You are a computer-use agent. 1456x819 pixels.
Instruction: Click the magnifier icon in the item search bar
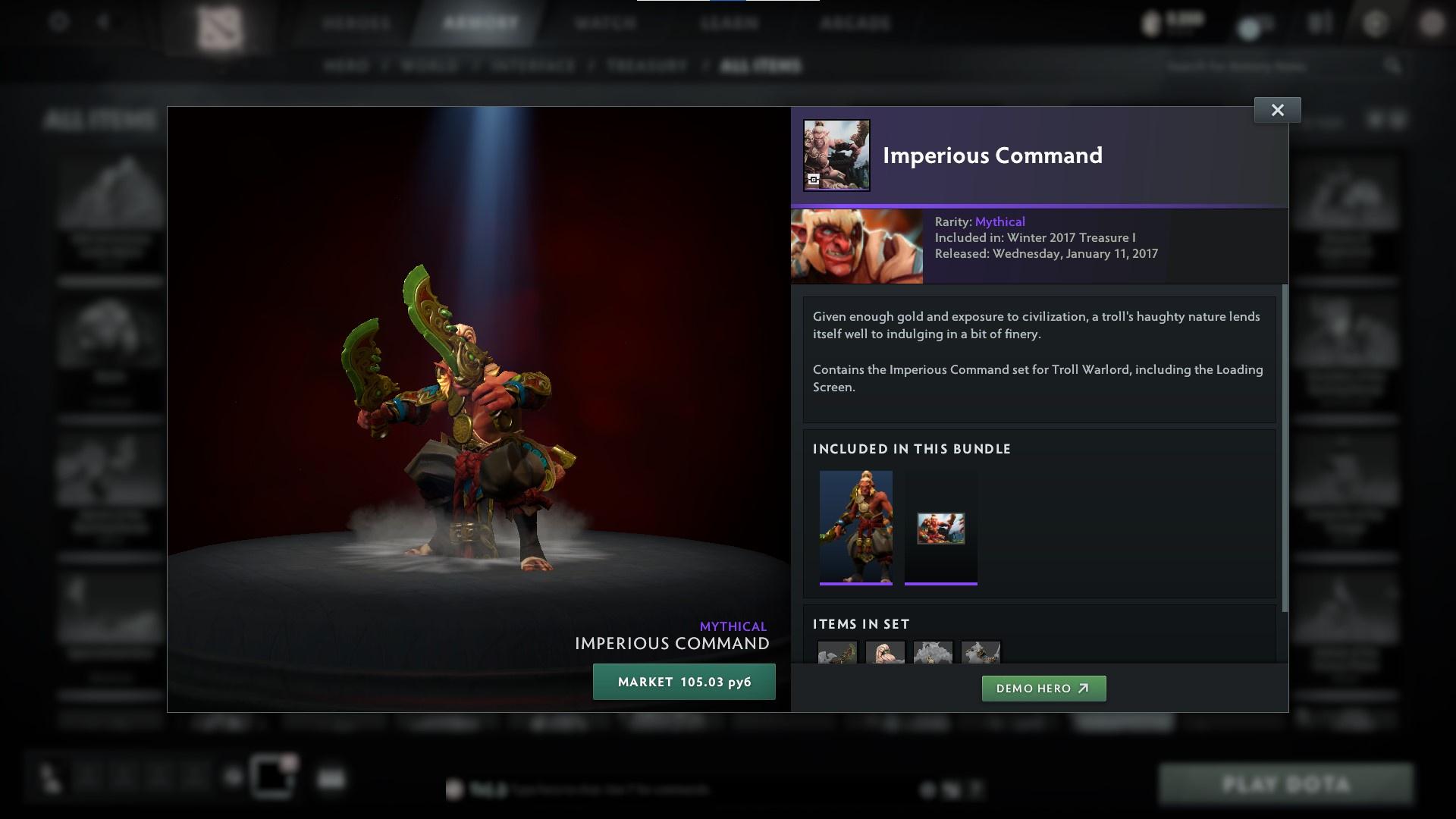tap(1394, 66)
